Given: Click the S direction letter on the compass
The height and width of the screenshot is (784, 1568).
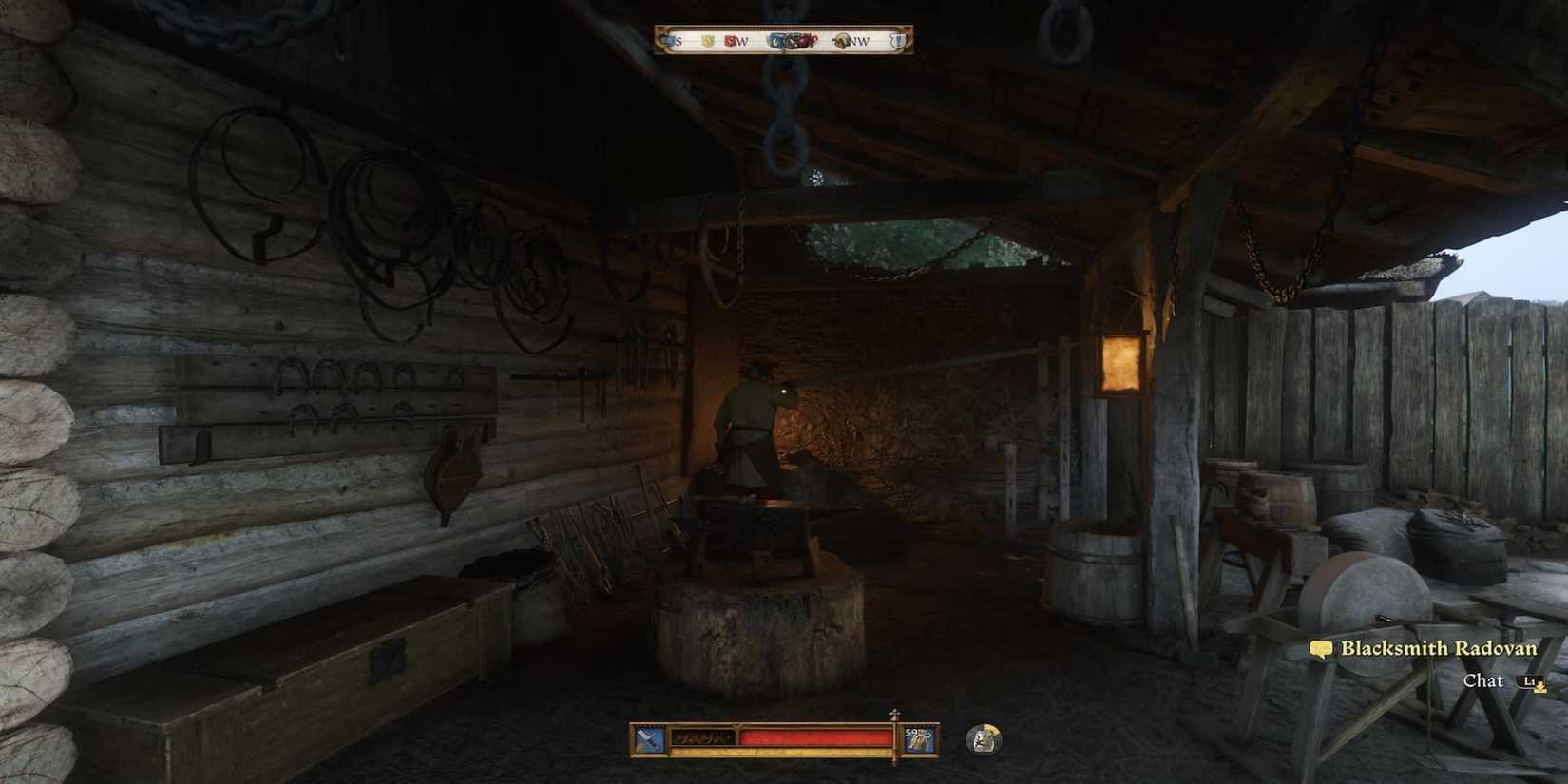Looking at the screenshot, I should pos(679,41).
